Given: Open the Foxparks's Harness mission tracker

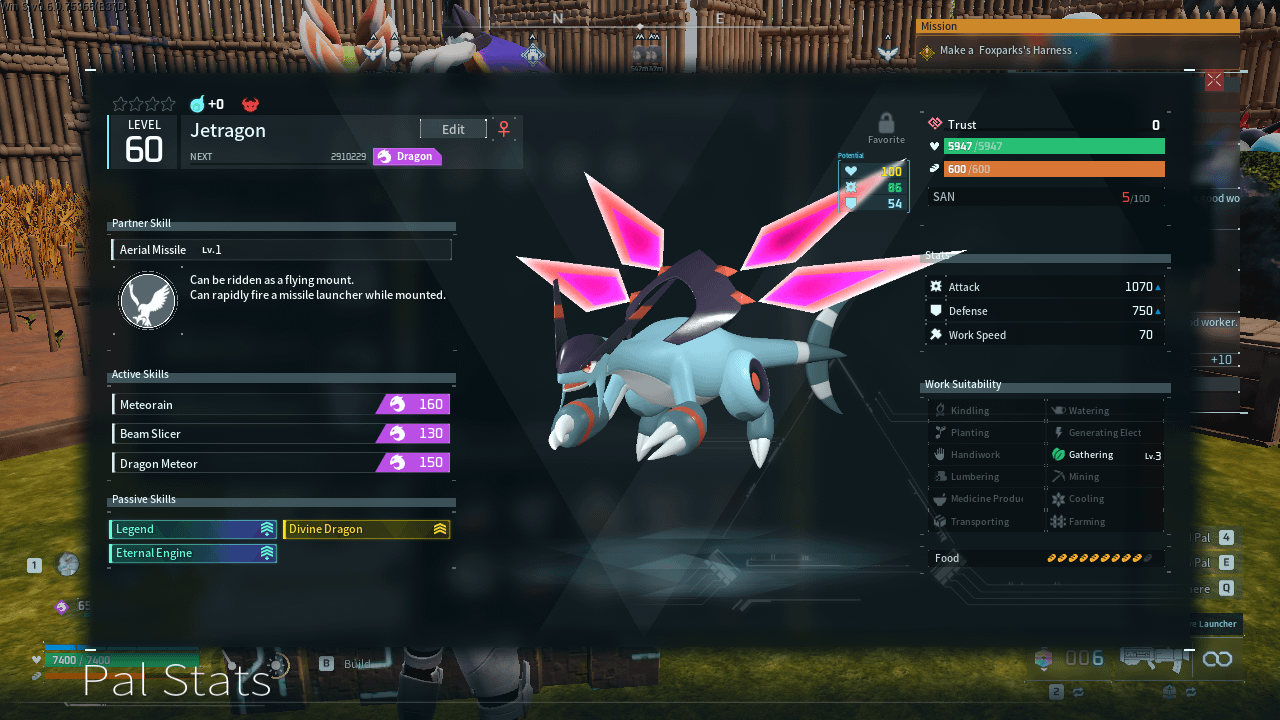Looking at the screenshot, I should click(x=1077, y=50).
